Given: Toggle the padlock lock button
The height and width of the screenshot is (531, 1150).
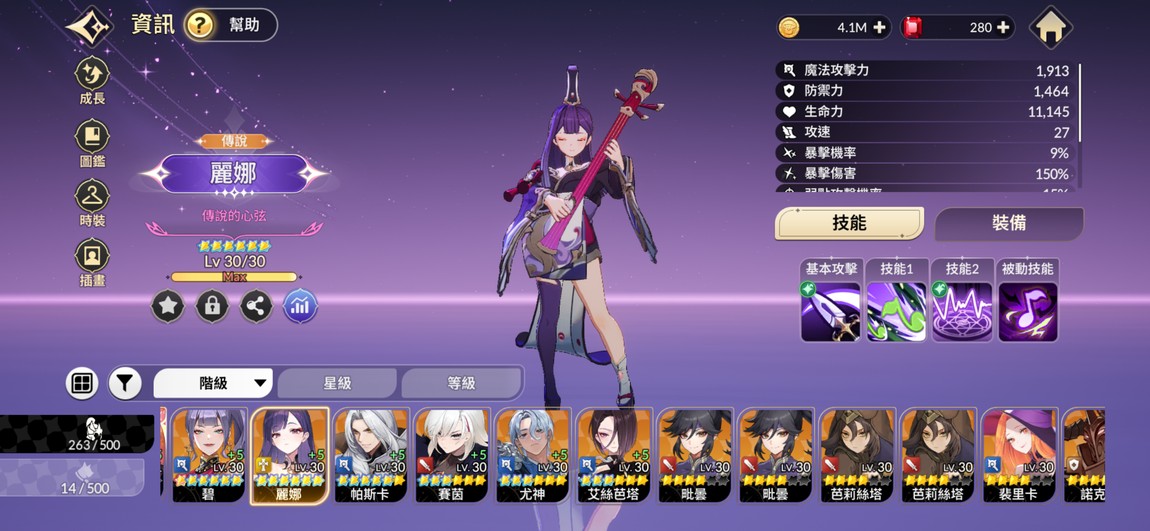Looking at the screenshot, I should [212, 306].
